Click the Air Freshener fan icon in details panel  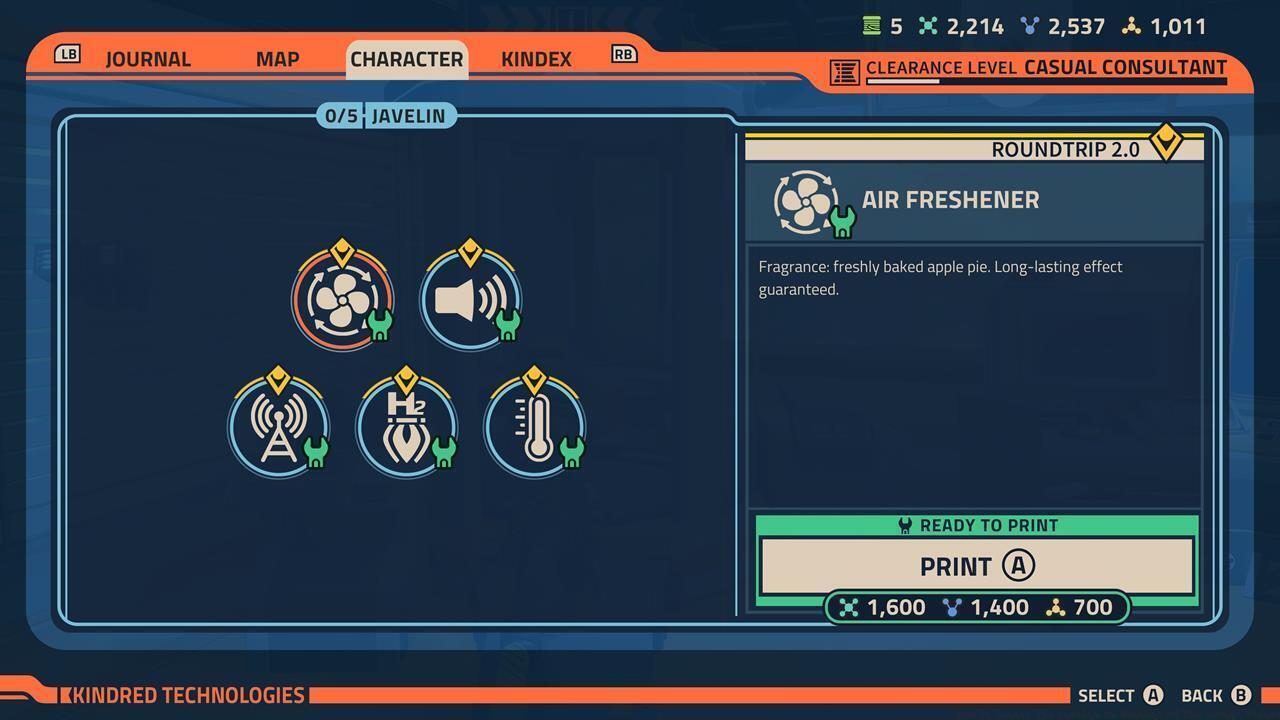(x=806, y=200)
